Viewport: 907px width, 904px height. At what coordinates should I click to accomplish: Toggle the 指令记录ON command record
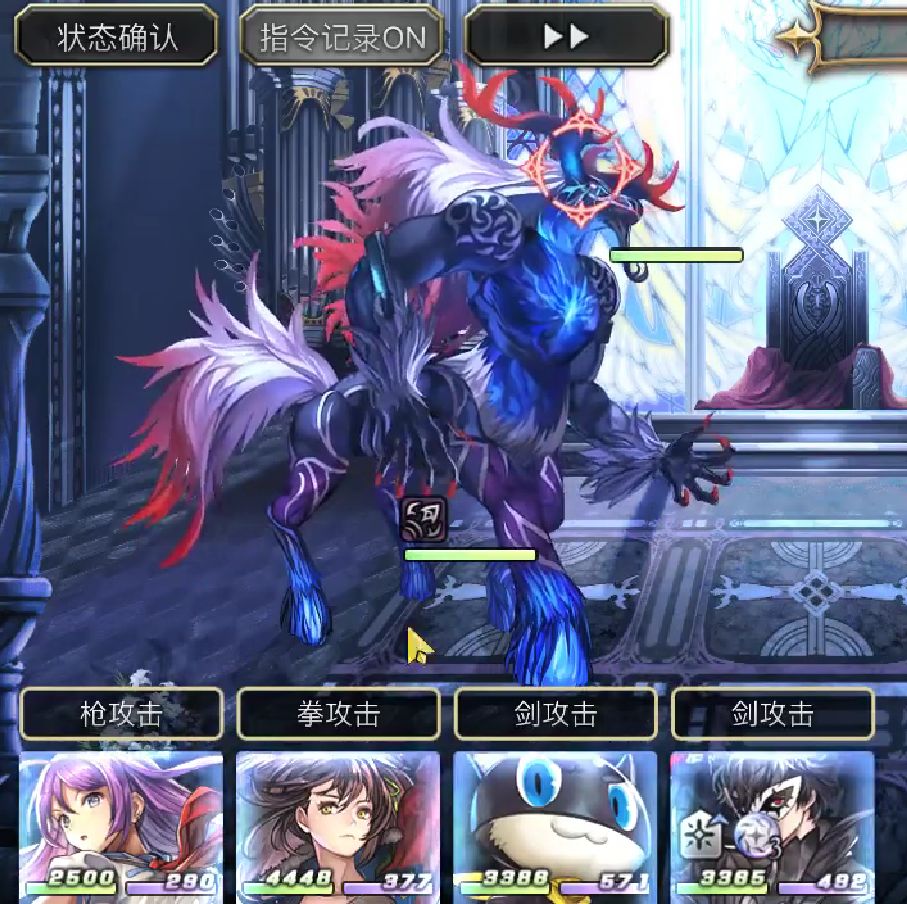pyautogui.click(x=342, y=37)
